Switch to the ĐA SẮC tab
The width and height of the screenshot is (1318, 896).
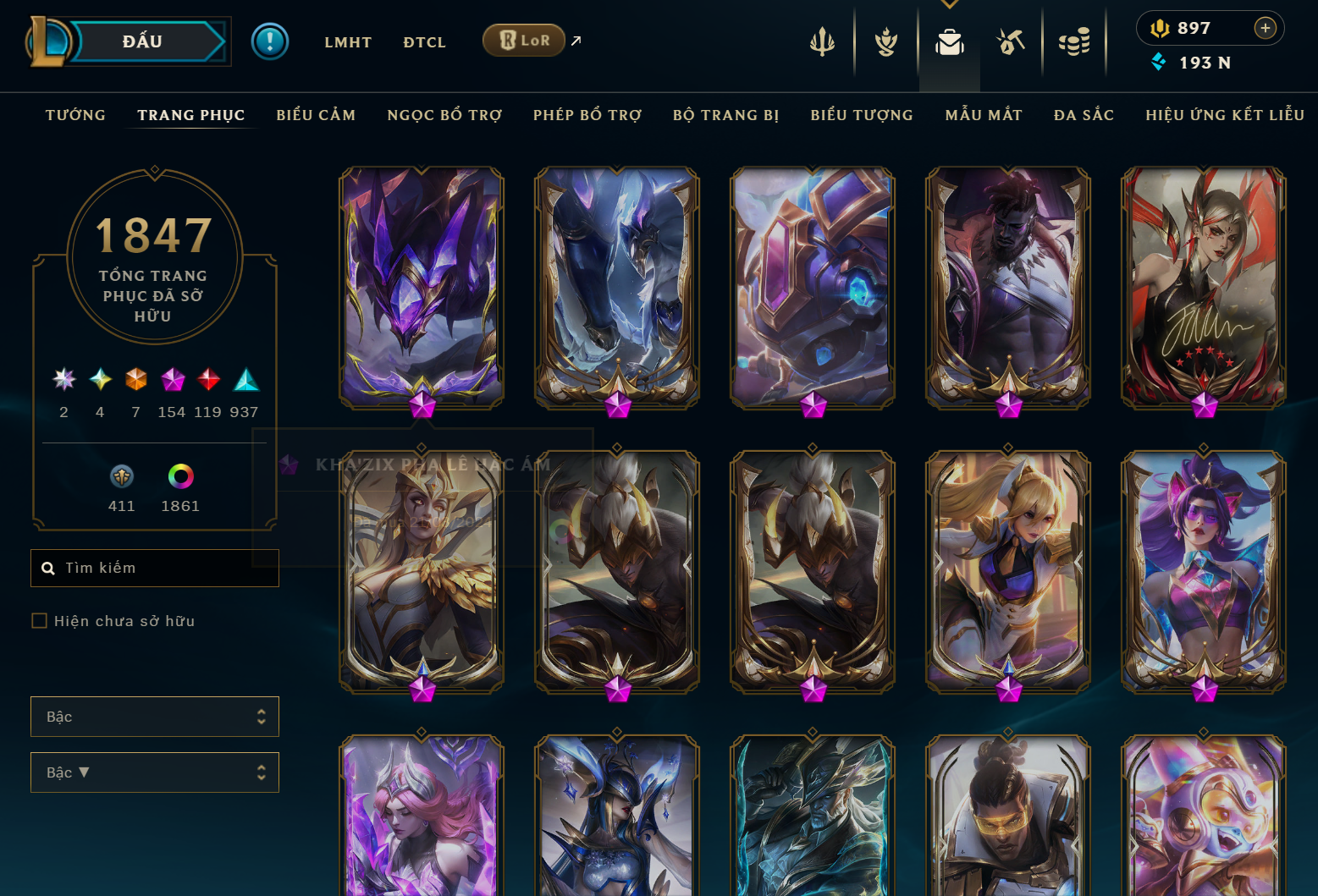(1084, 115)
